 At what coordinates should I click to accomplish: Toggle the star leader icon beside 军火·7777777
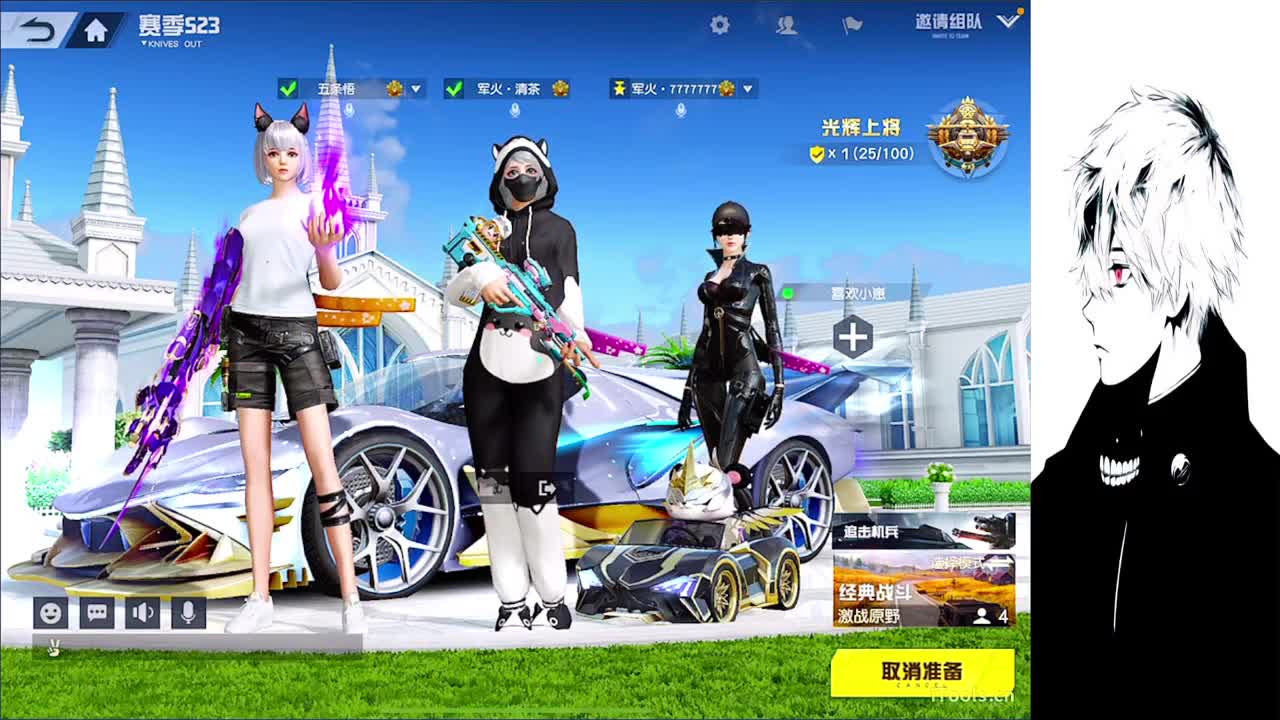click(622, 88)
